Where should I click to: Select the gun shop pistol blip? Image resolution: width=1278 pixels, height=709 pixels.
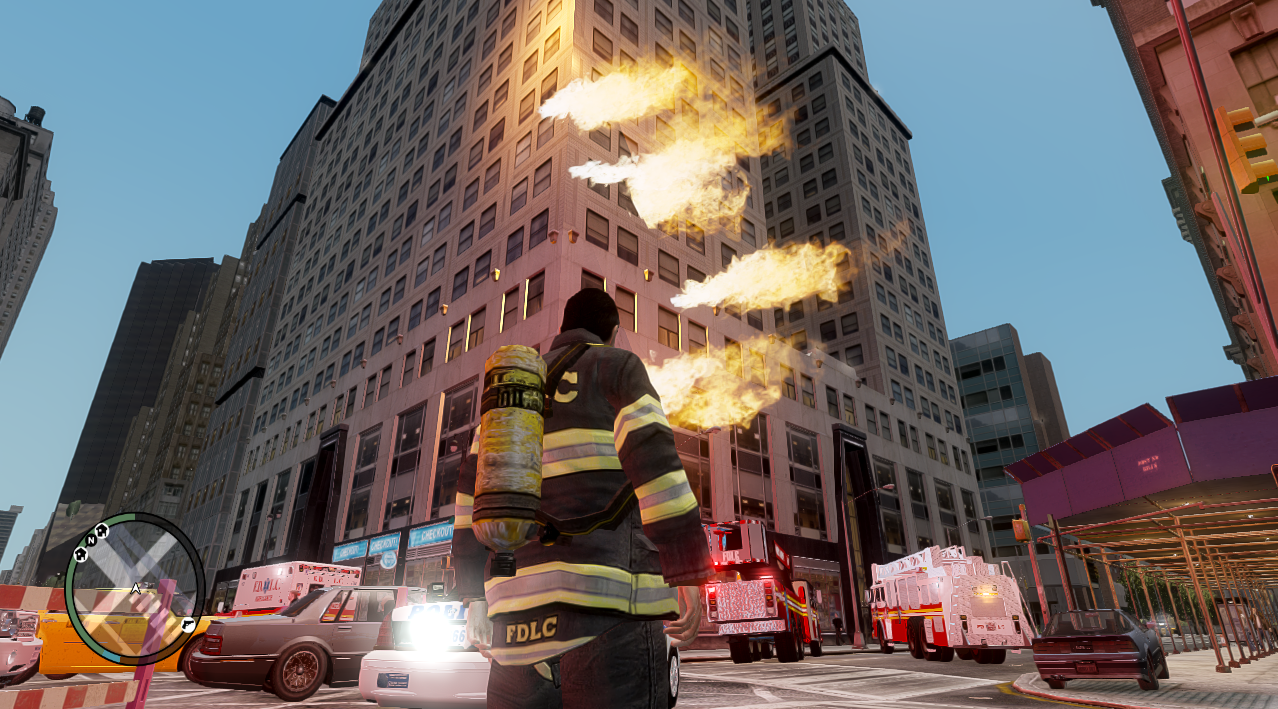pyautogui.click(x=187, y=625)
